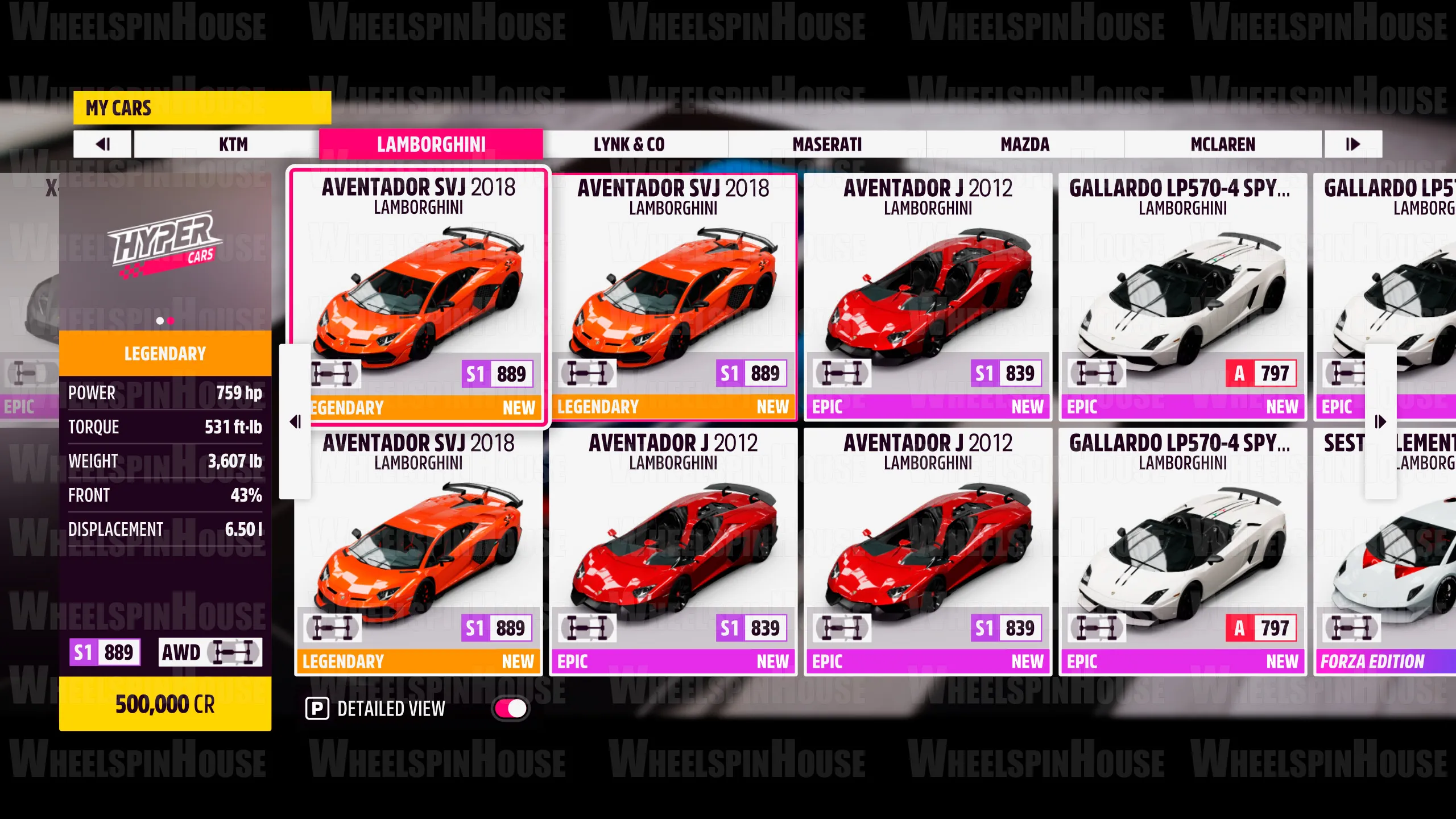This screenshot has height=819, width=1456.
Task: Select the second carousel dot above Legendary panel
Action: click(x=171, y=321)
